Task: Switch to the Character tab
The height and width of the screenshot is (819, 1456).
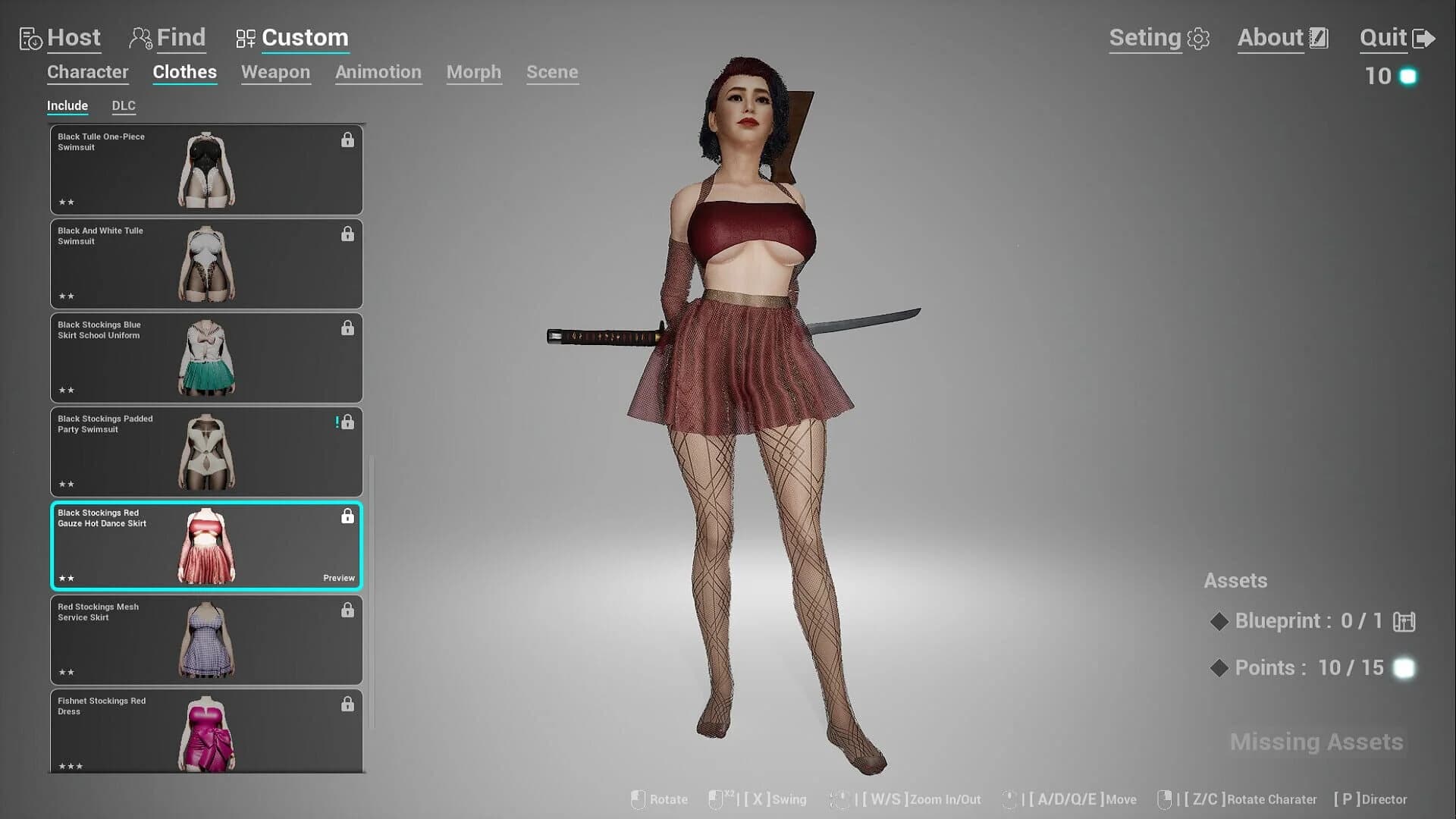Action: (87, 72)
